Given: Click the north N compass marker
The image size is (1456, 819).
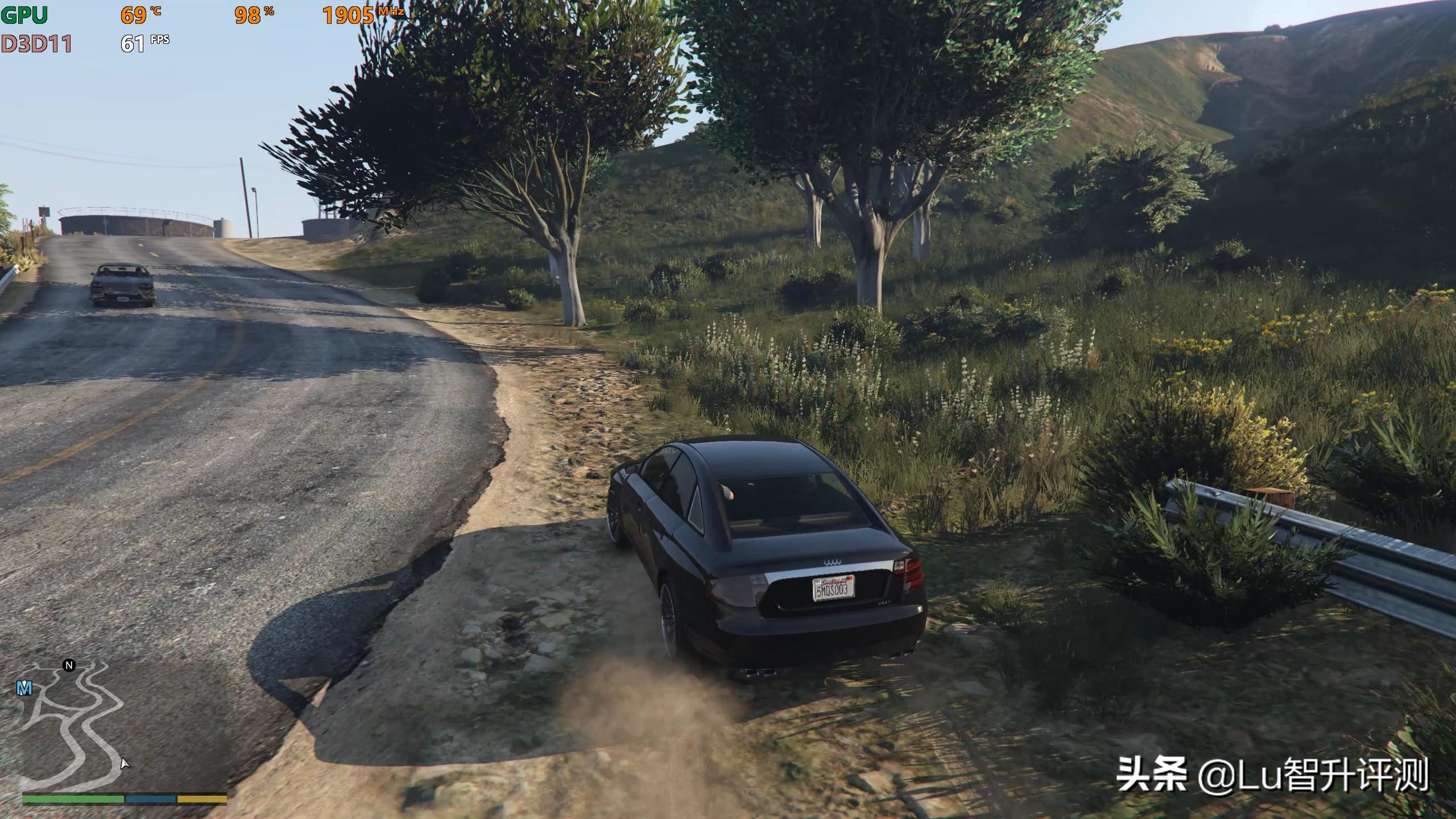Looking at the screenshot, I should (69, 665).
